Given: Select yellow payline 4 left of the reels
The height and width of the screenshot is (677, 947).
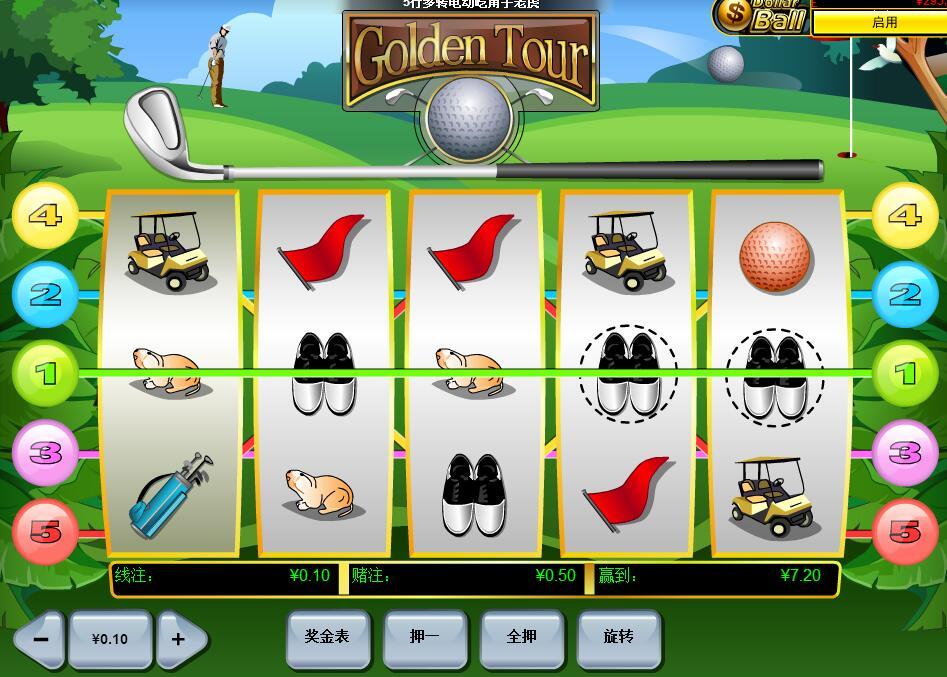Looking at the screenshot, I should click(45, 215).
